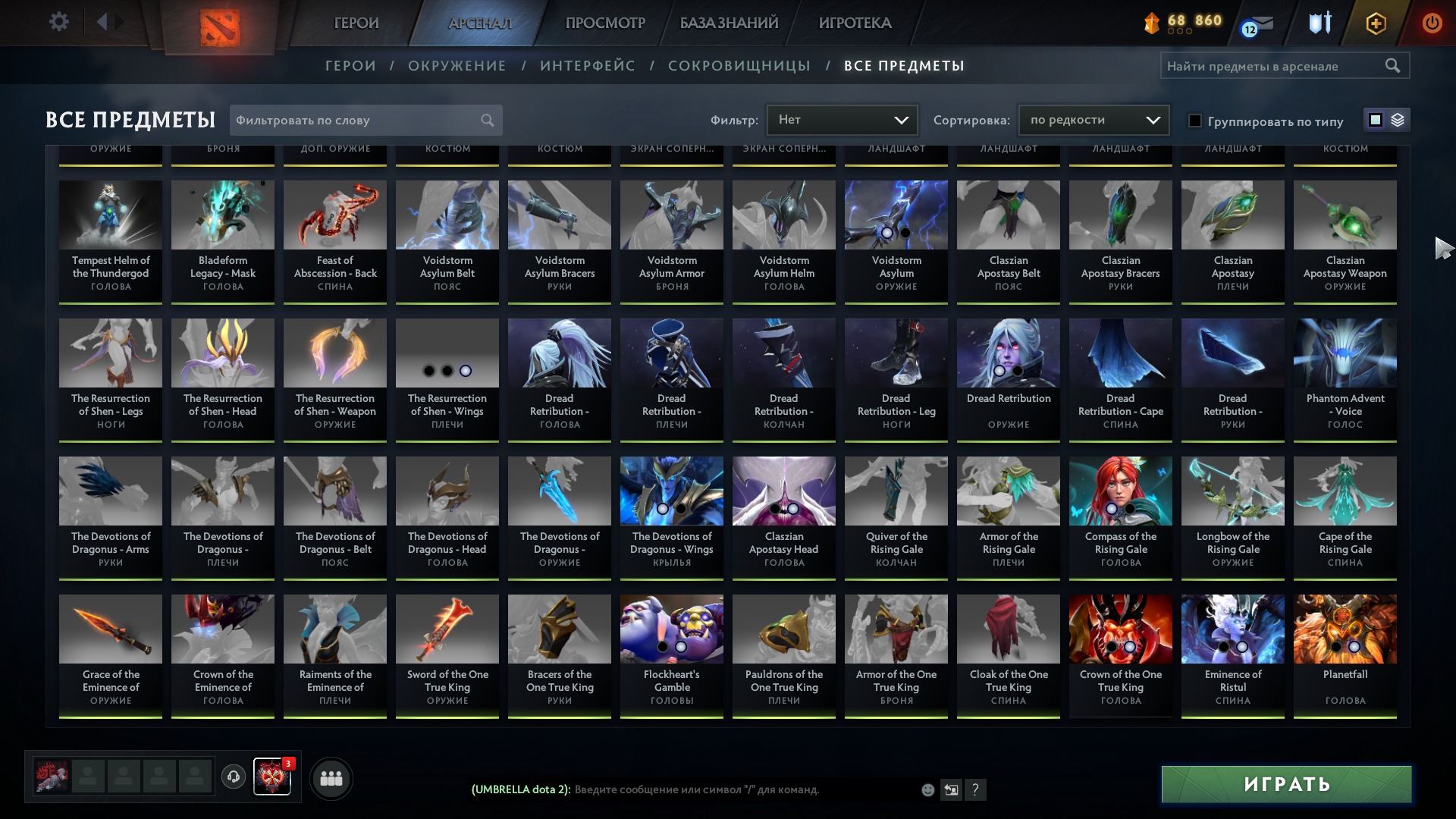
Task: Click the emoticon smiley in chat bar
Action: click(x=927, y=789)
